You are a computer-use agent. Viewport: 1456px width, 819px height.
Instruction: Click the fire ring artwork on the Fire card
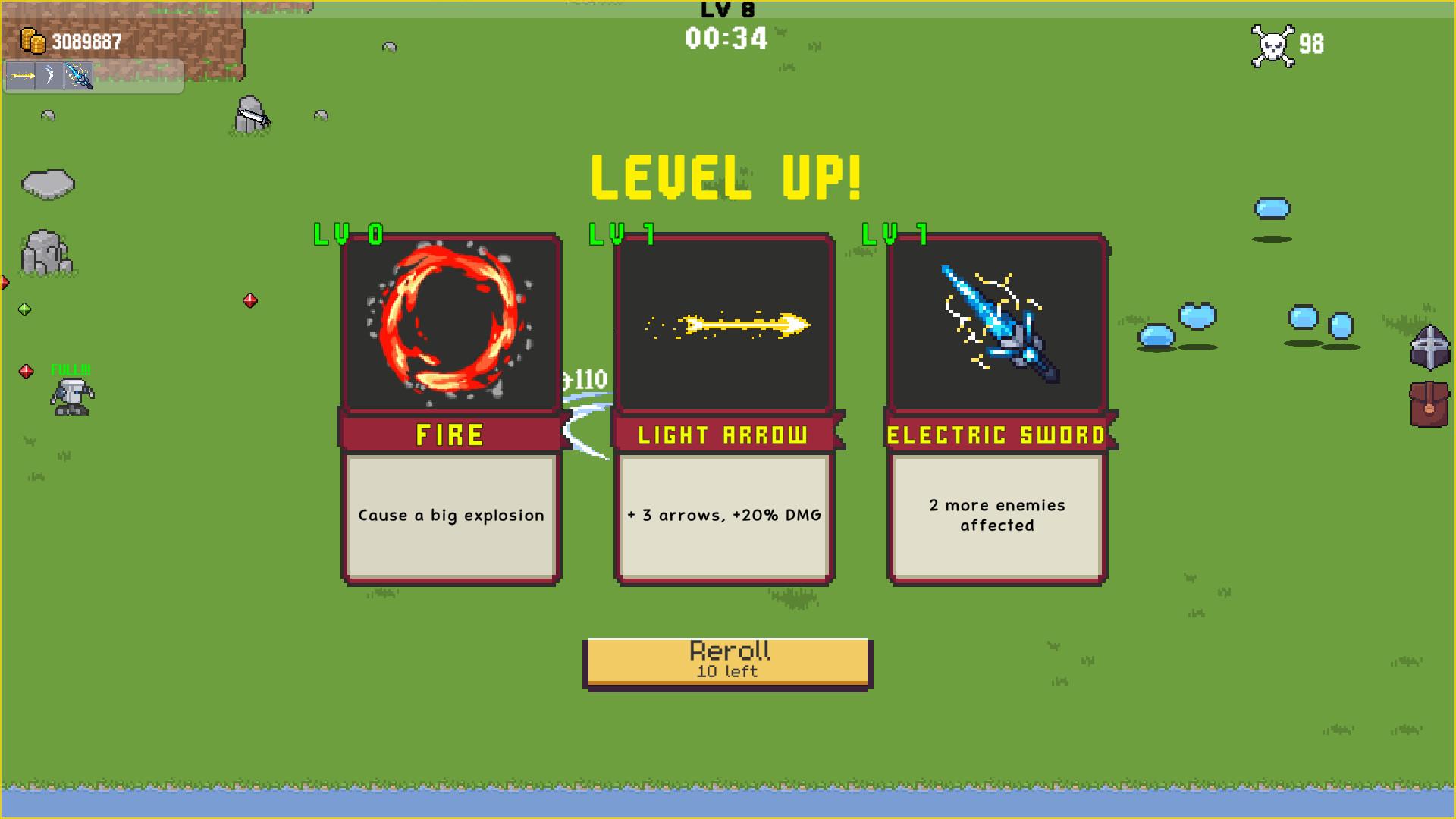[450, 322]
